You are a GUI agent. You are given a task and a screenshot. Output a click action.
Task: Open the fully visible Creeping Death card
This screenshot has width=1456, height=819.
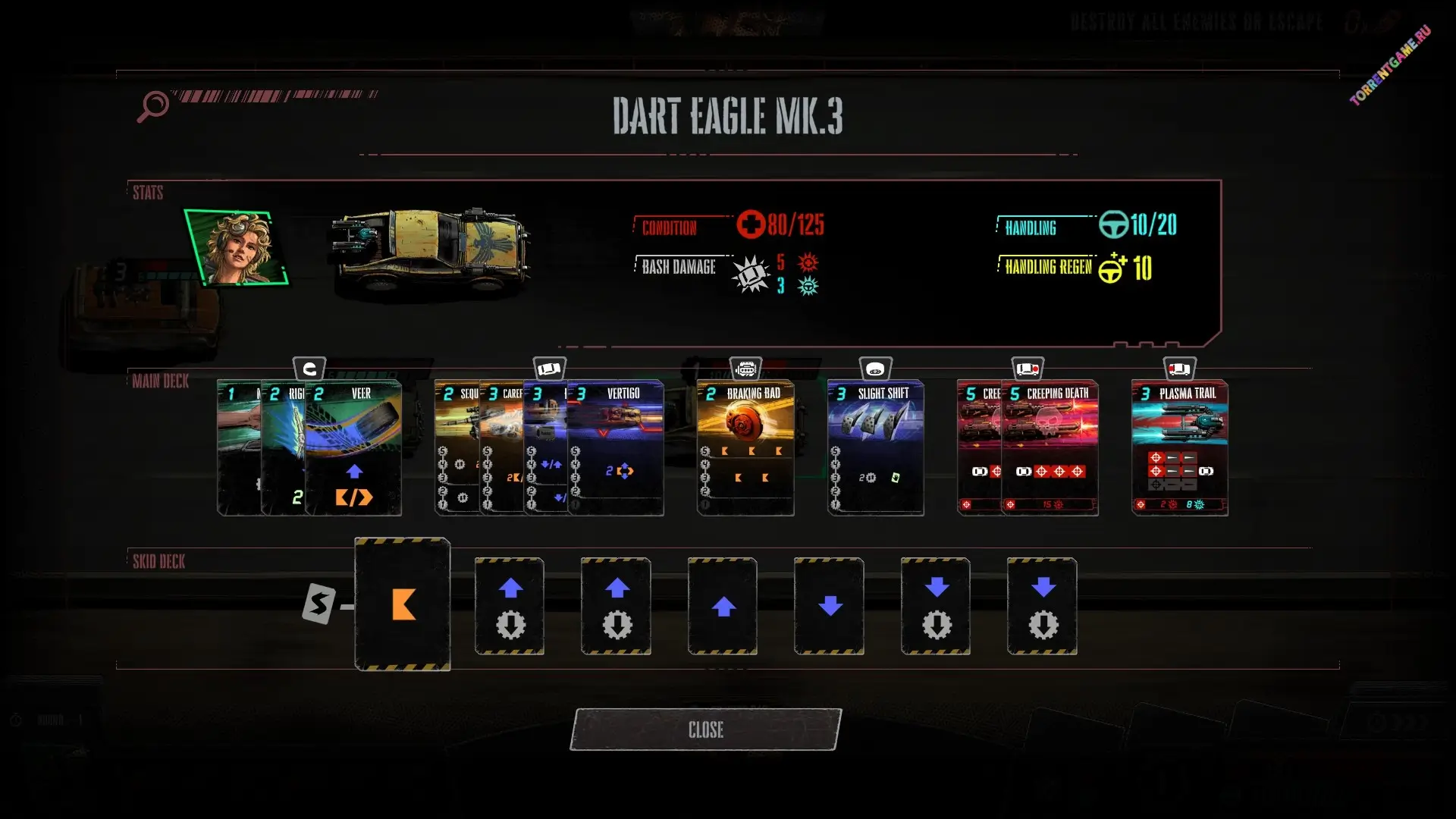(1051, 447)
